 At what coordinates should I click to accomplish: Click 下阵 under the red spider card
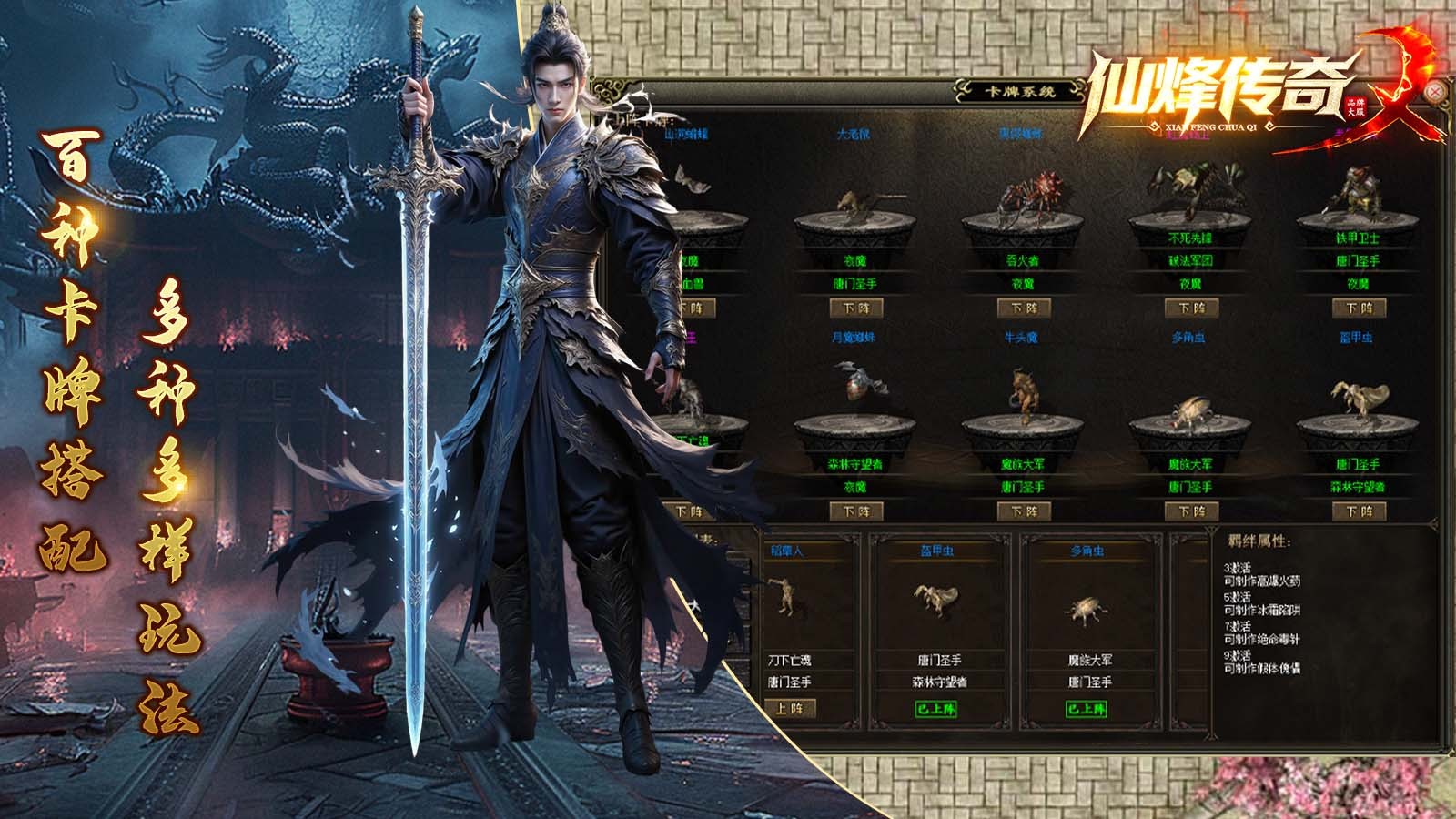point(1023,308)
